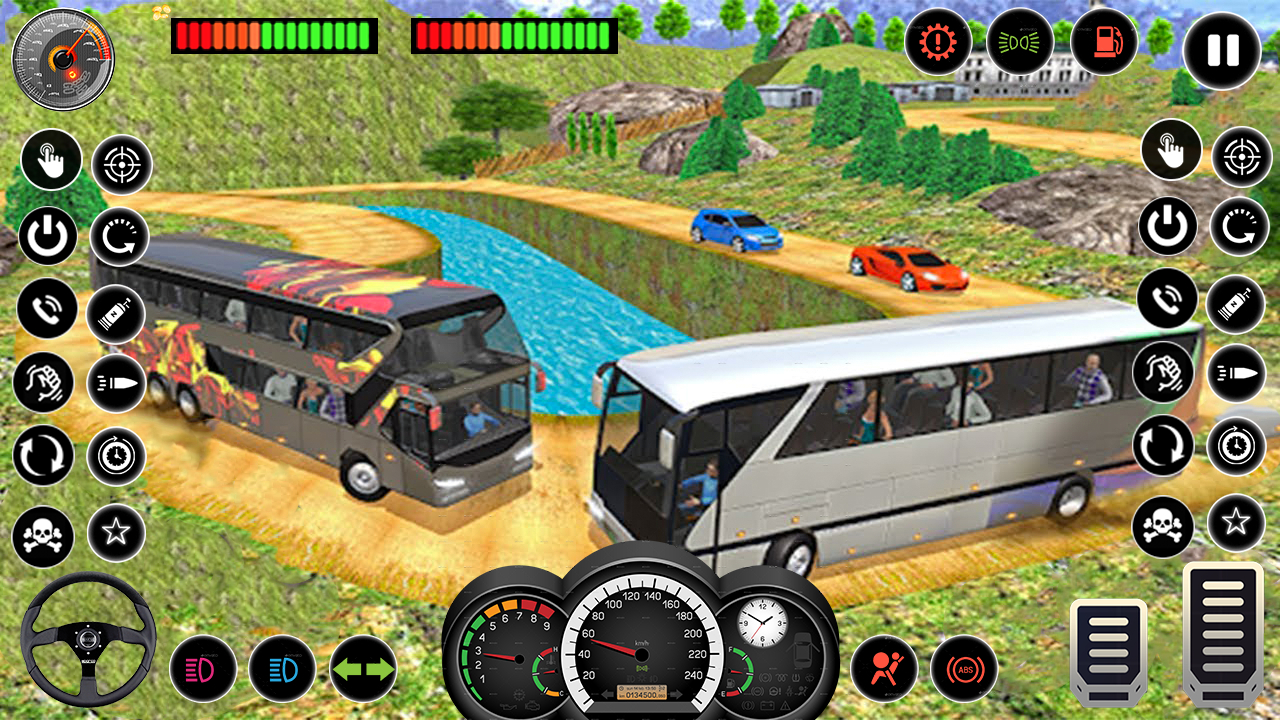Pause the game
Image resolution: width=1280 pixels, height=720 pixels.
coord(1220,50)
